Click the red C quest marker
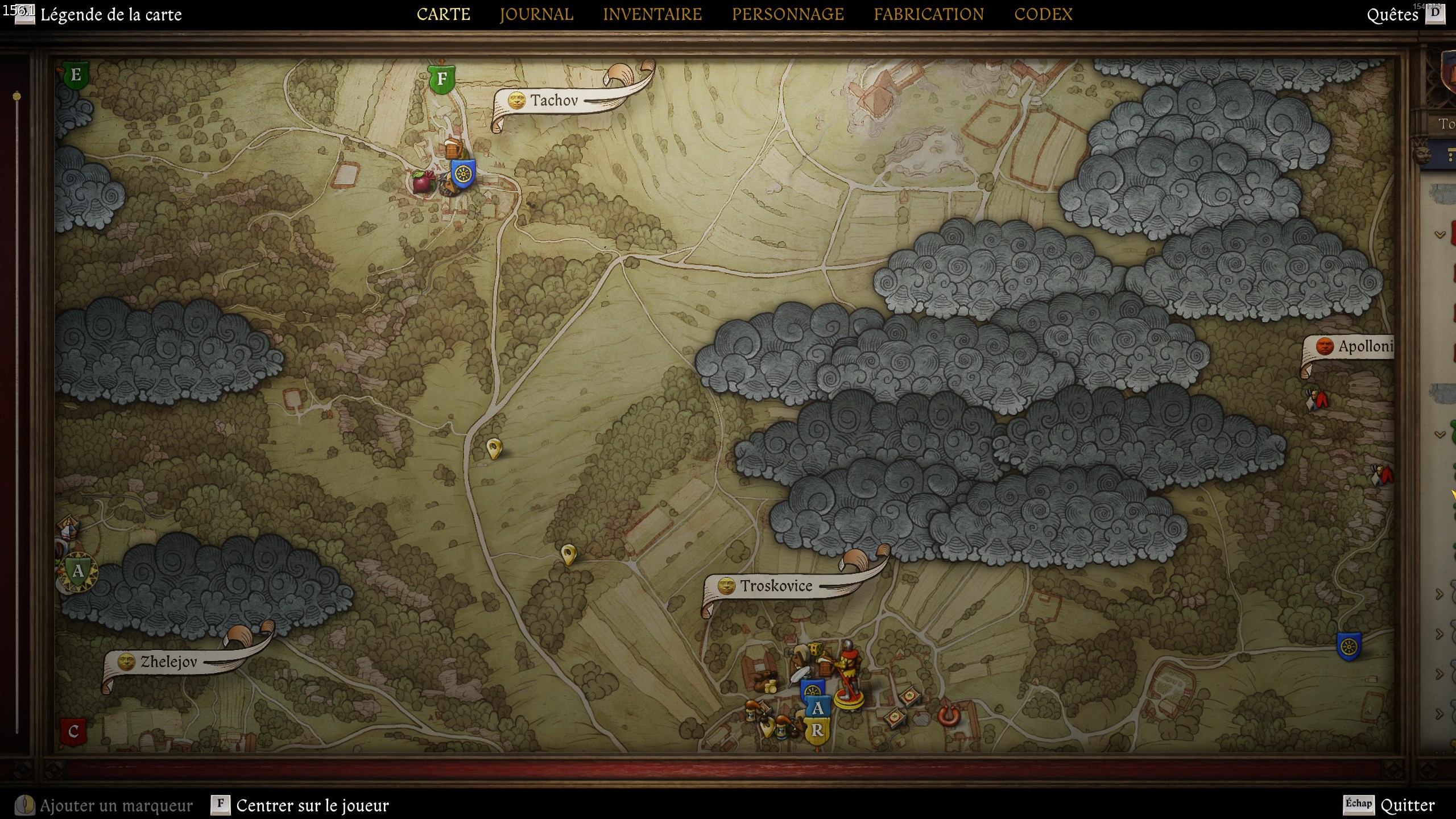1456x819 pixels. tap(73, 731)
